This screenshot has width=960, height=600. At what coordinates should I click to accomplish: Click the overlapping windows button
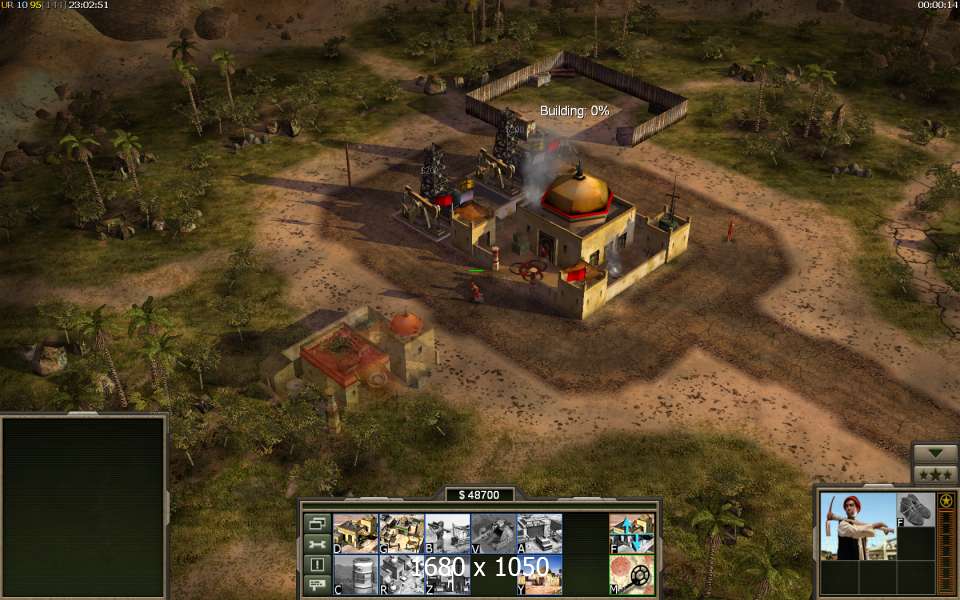(317, 523)
